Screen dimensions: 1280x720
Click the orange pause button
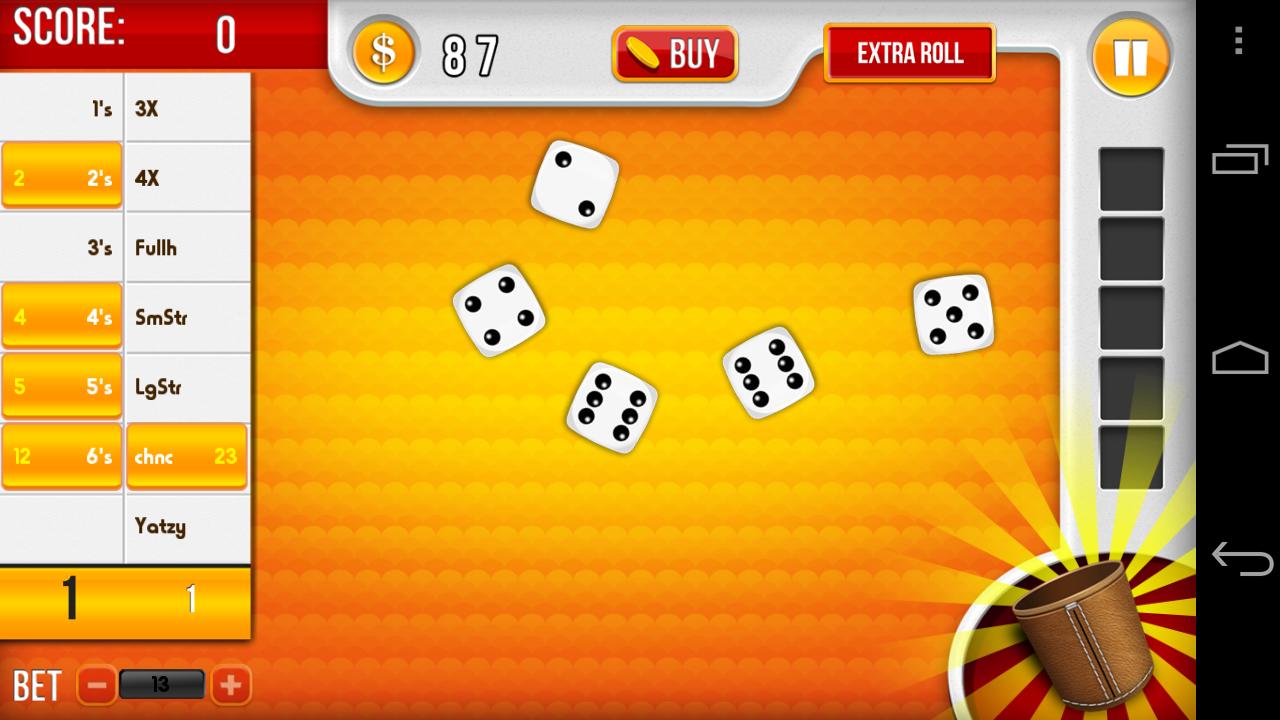point(1131,57)
